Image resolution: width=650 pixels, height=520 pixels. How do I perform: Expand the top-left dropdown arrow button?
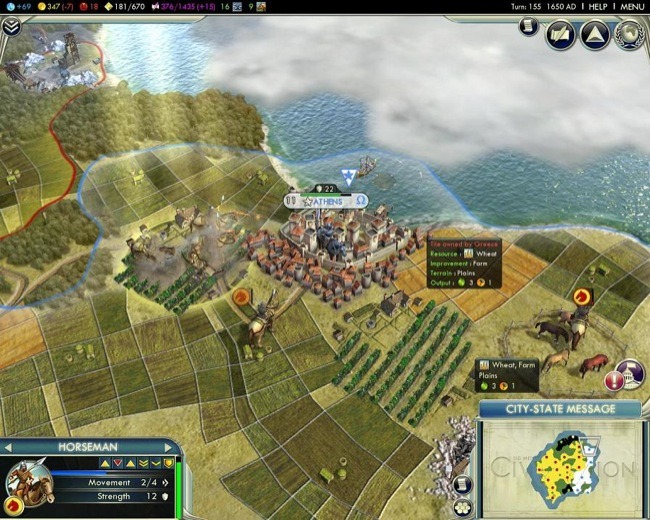tap(11, 27)
